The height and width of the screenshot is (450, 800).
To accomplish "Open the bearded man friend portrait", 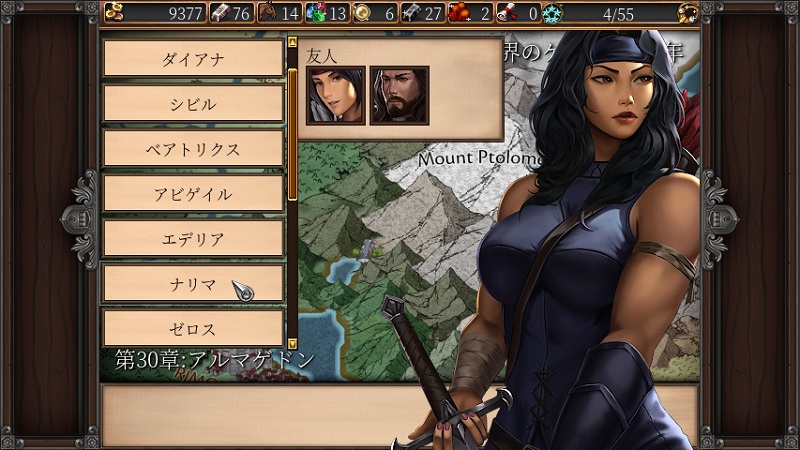I will [399, 95].
